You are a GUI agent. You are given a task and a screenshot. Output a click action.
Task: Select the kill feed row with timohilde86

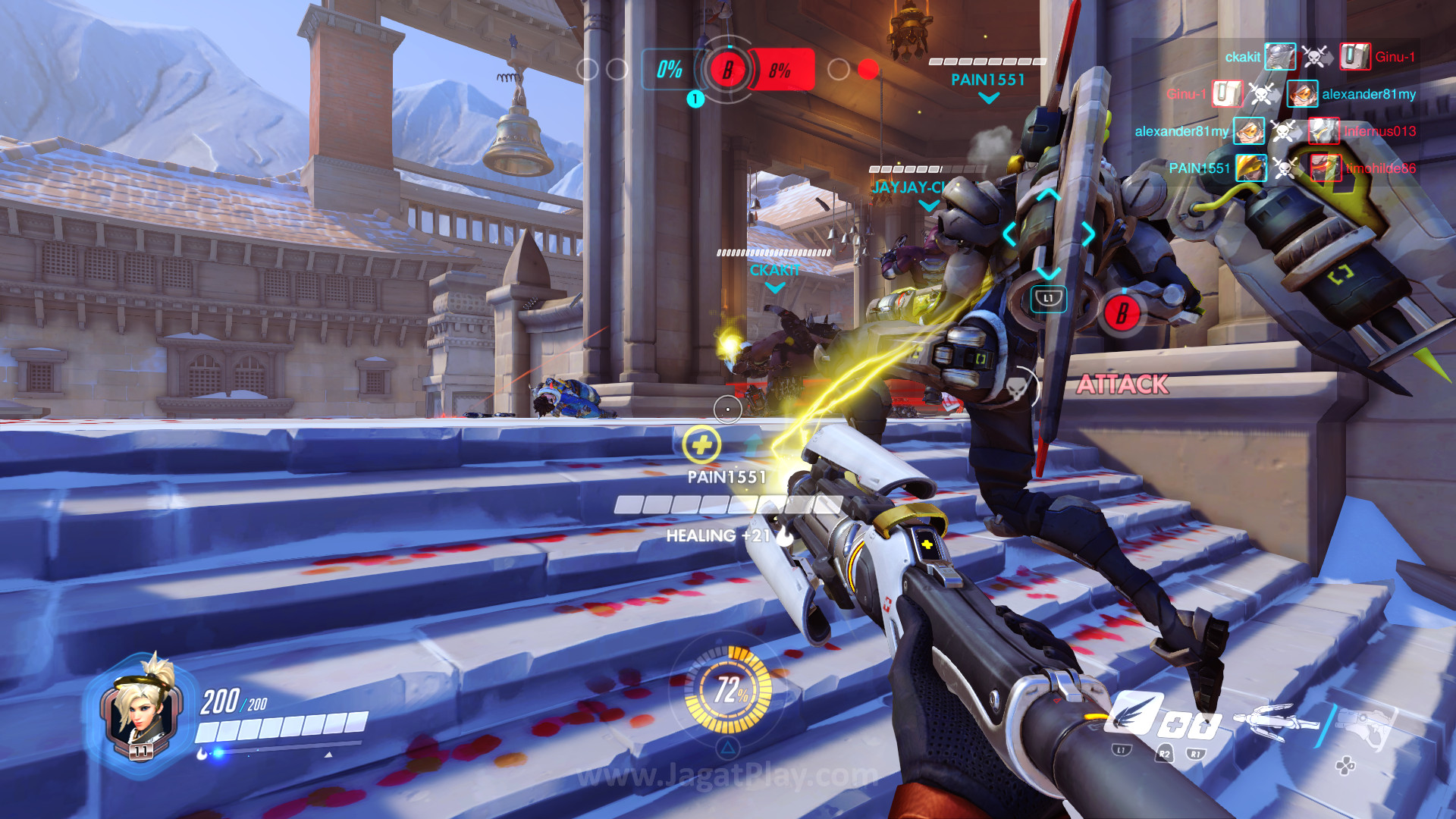coord(1291,168)
